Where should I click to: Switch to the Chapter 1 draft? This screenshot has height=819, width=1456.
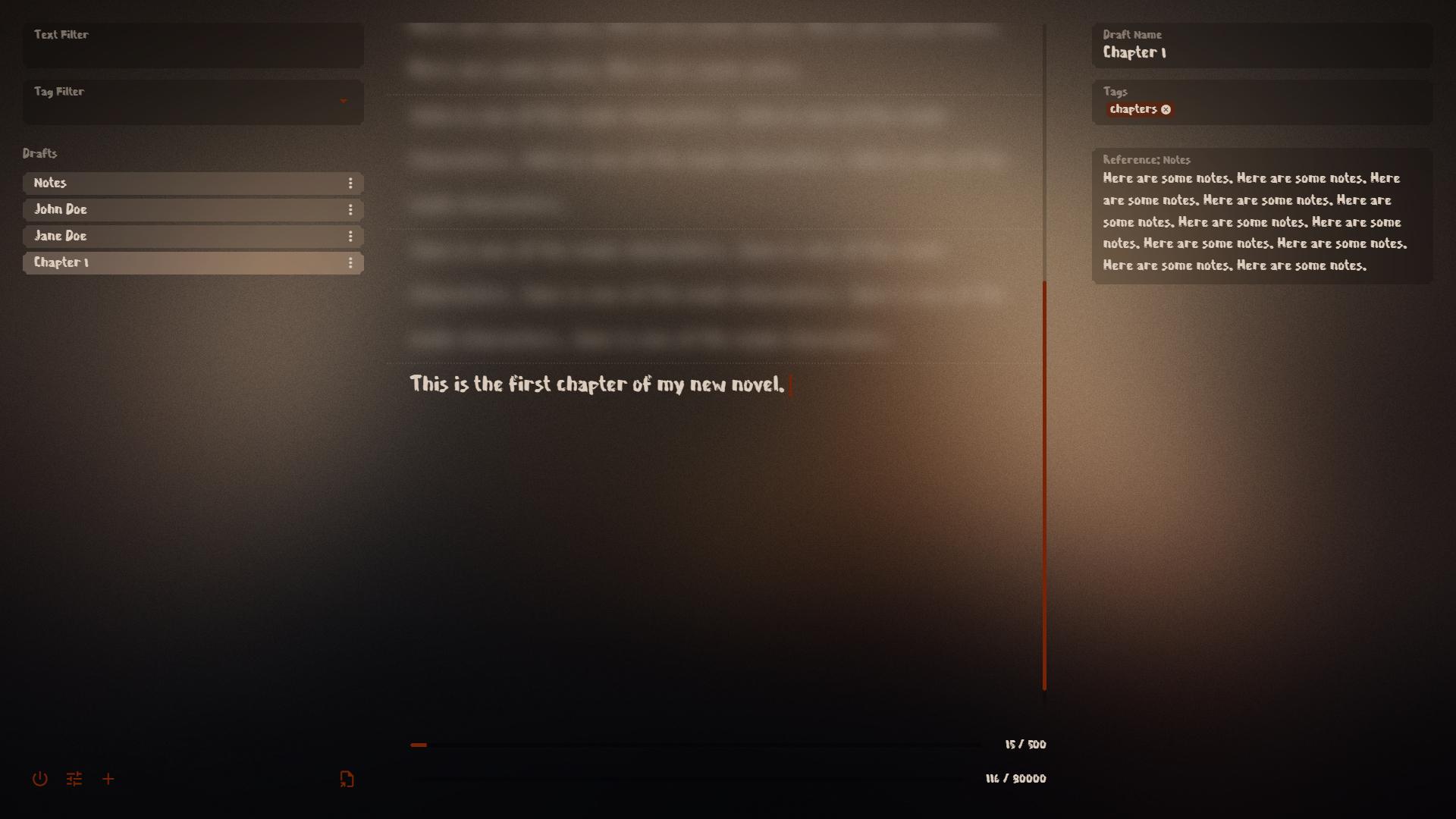(x=152, y=262)
